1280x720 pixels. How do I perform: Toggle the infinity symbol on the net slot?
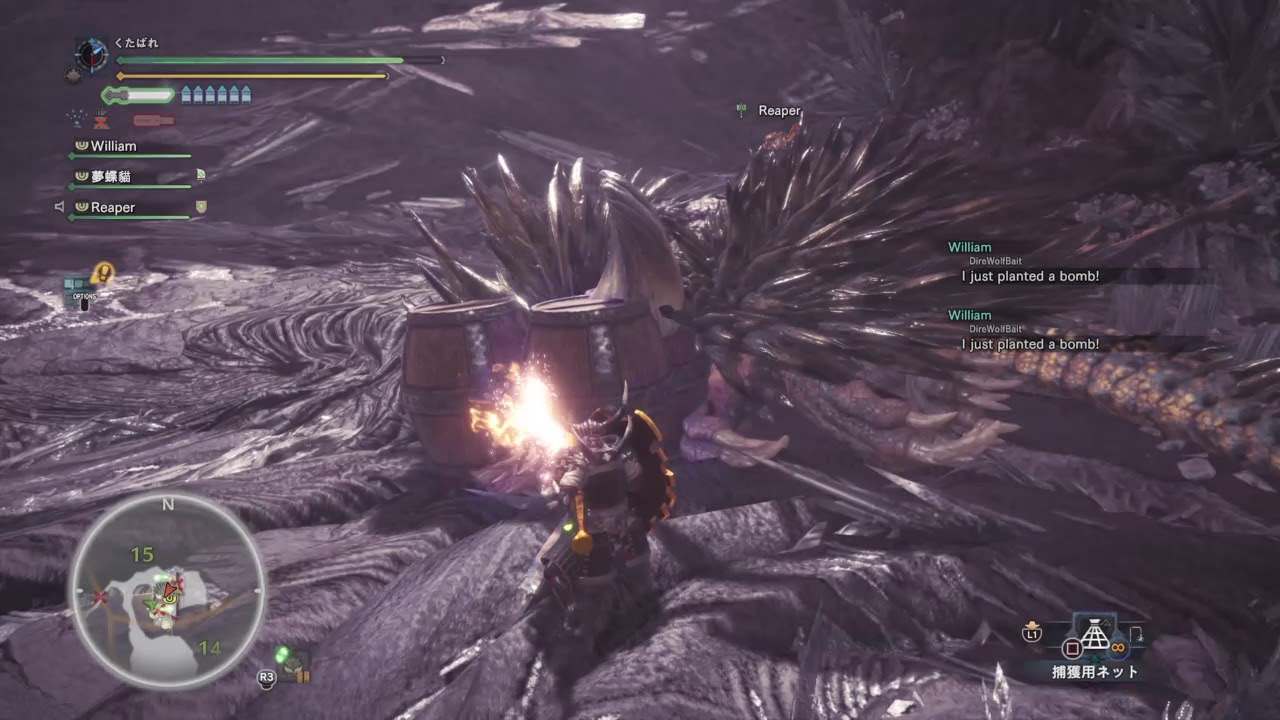(1118, 647)
